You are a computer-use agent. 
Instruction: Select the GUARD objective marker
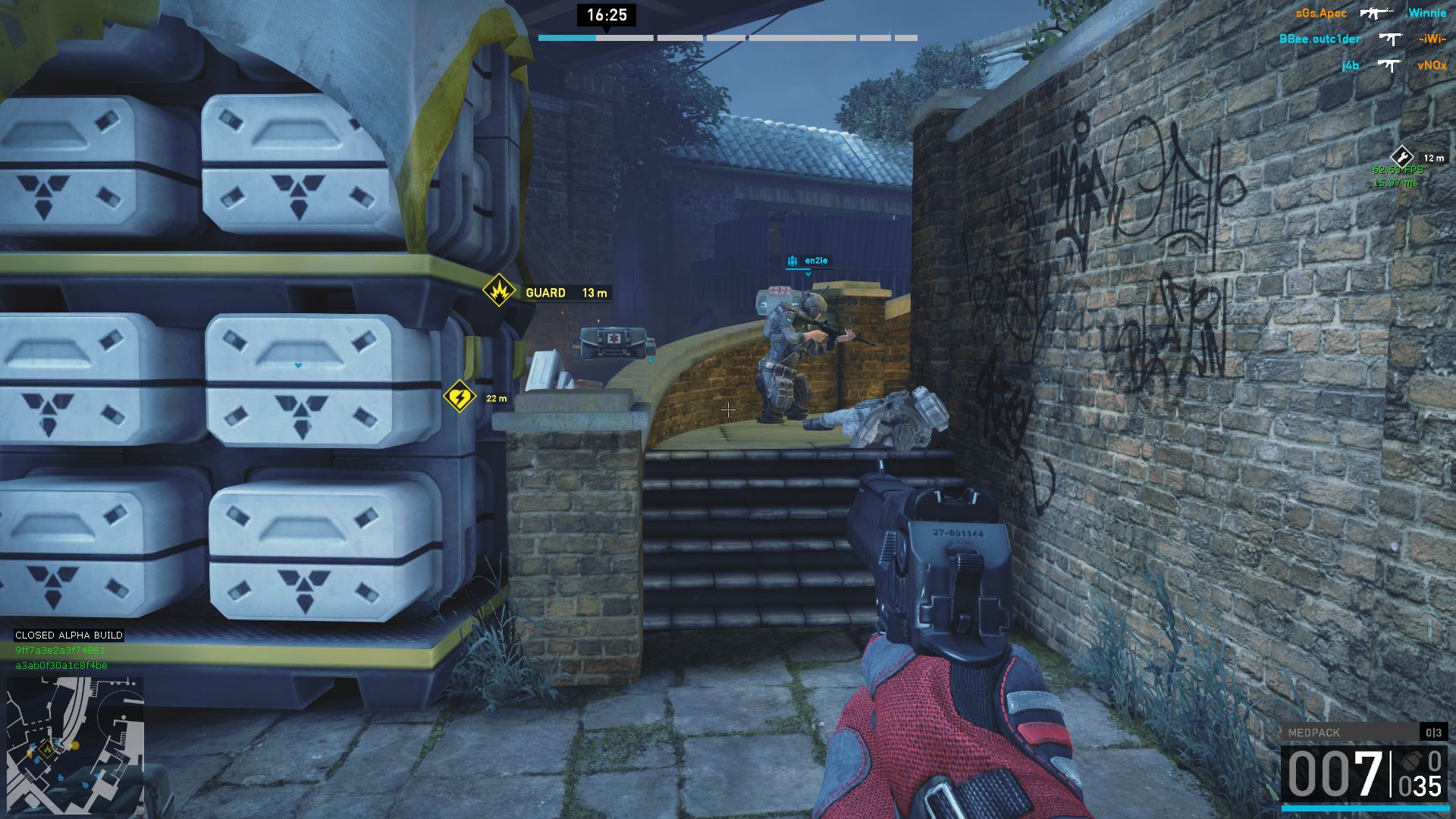(x=499, y=291)
